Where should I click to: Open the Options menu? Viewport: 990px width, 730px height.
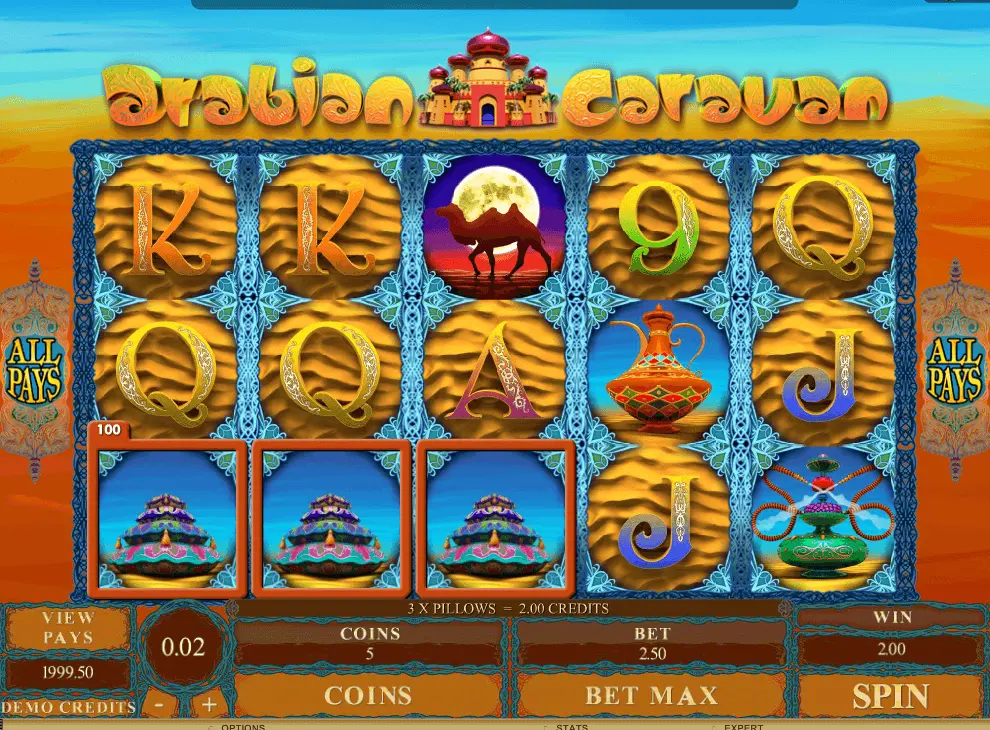coord(243,726)
